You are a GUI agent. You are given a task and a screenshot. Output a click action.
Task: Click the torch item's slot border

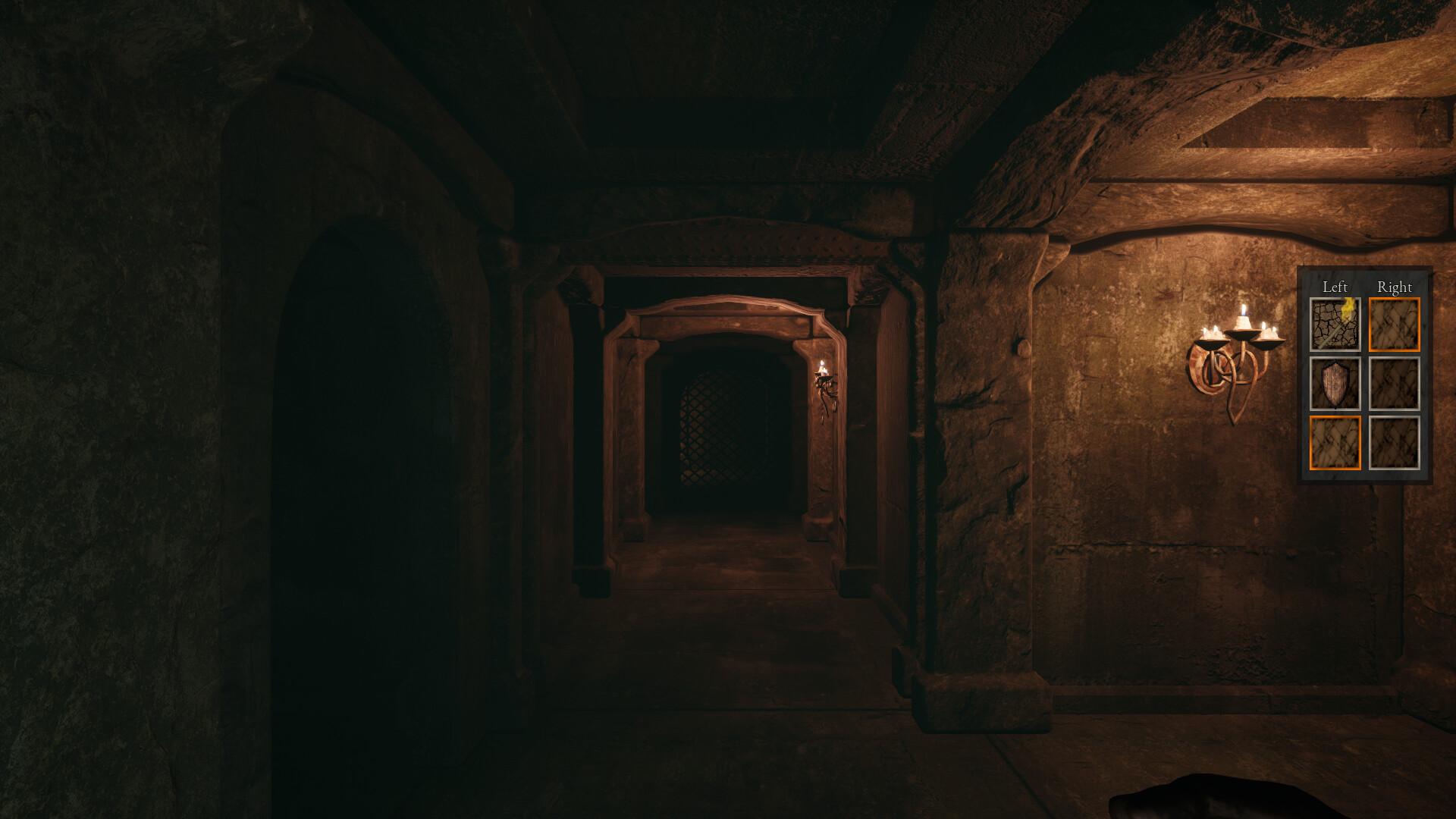1335,299
